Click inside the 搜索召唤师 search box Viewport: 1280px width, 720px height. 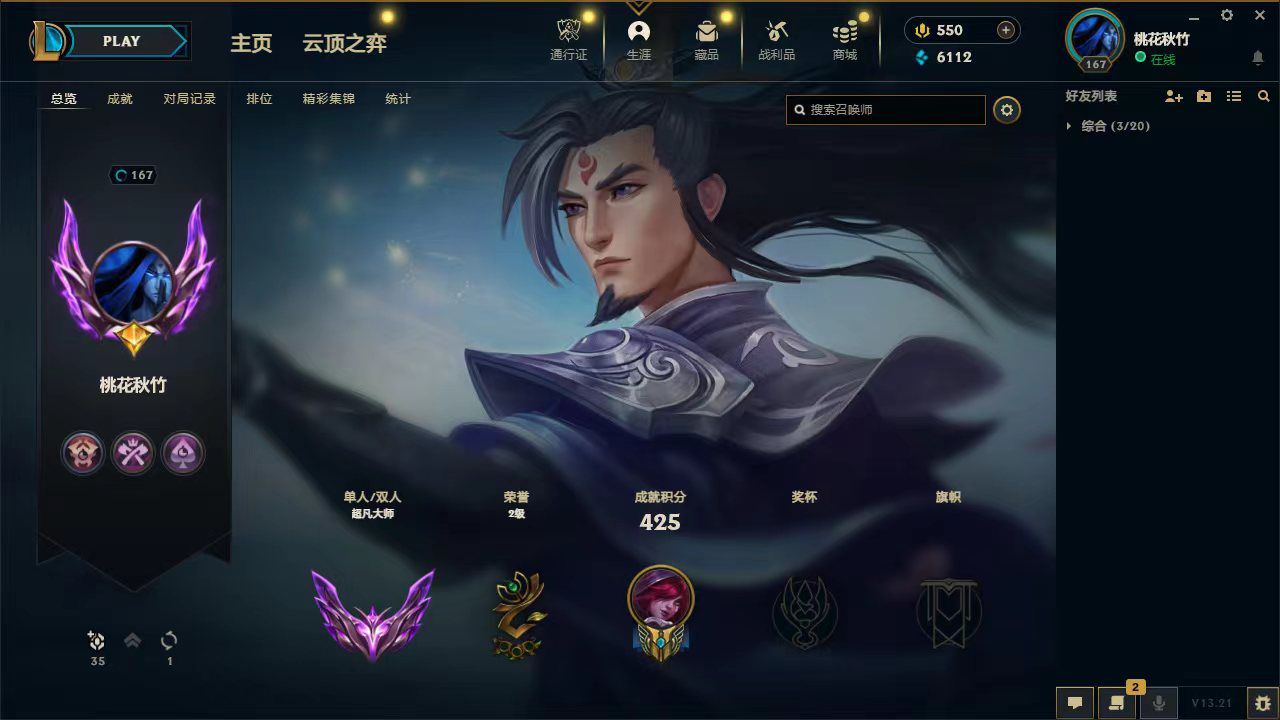pos(885,110)
